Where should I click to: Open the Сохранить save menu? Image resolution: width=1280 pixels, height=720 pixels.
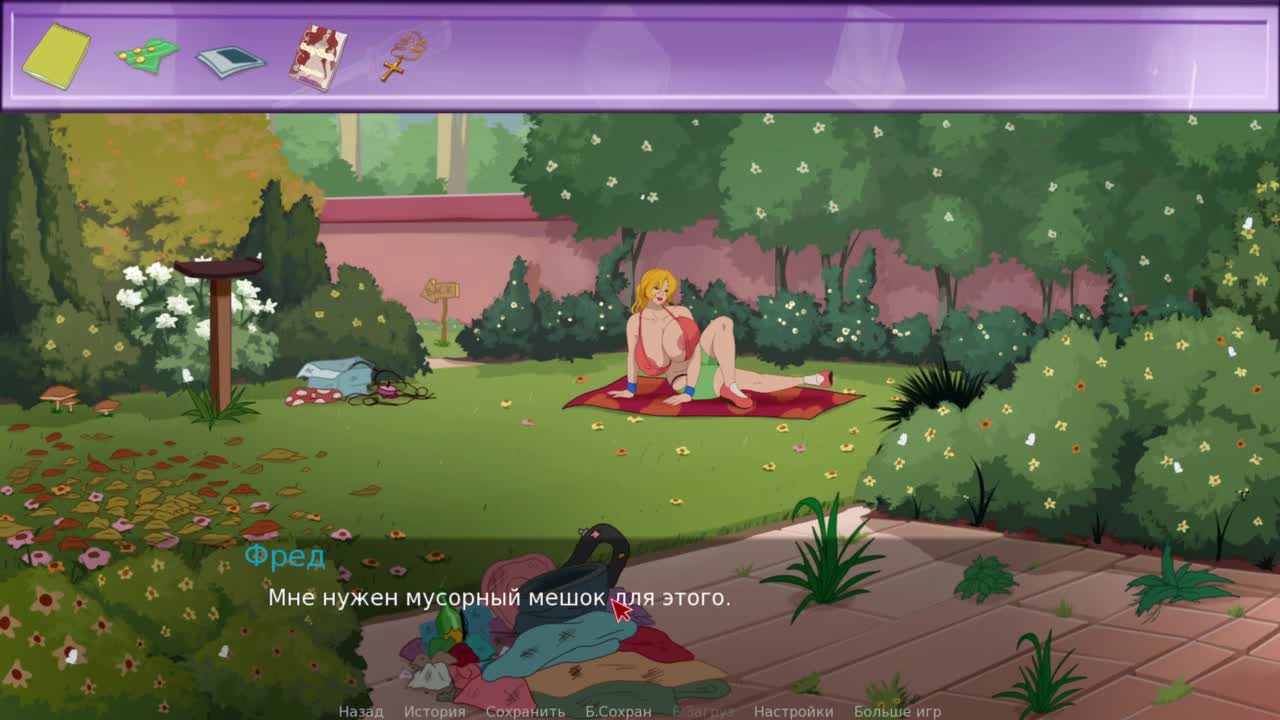tap(525, 711)
